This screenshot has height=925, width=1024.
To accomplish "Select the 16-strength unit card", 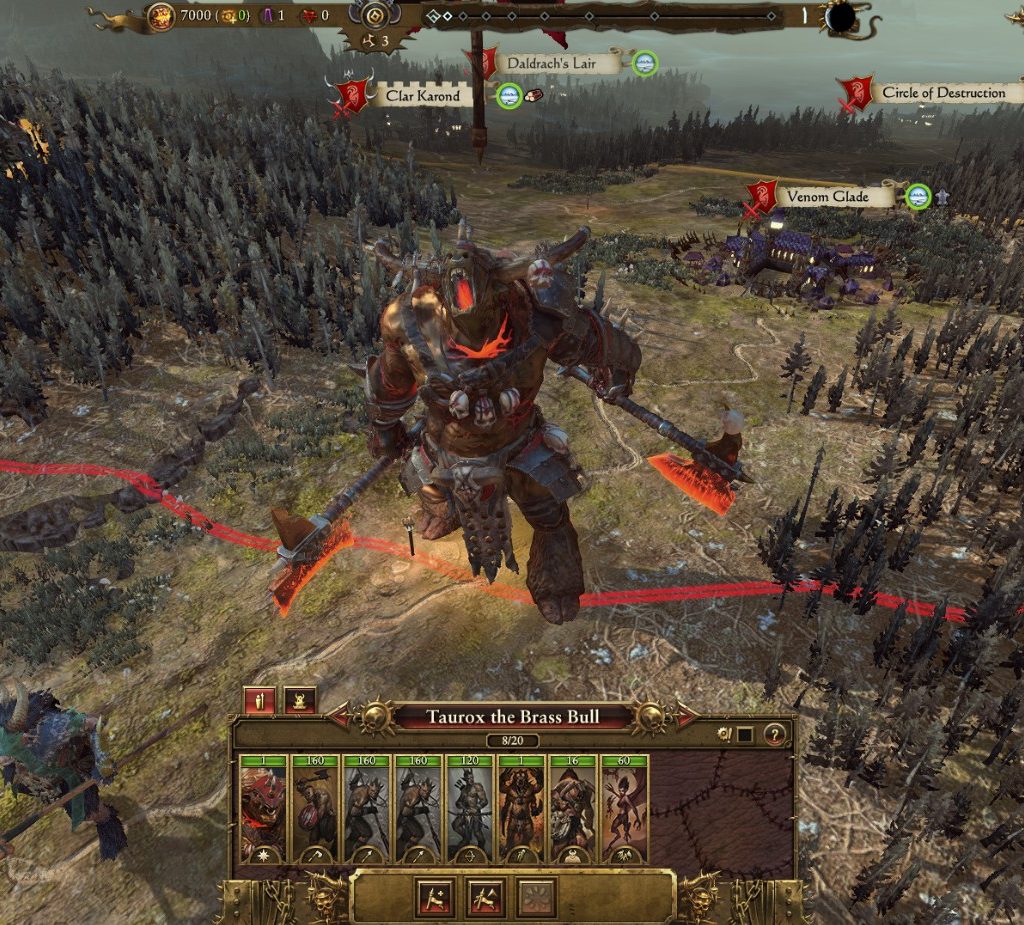I will (573, 810).
